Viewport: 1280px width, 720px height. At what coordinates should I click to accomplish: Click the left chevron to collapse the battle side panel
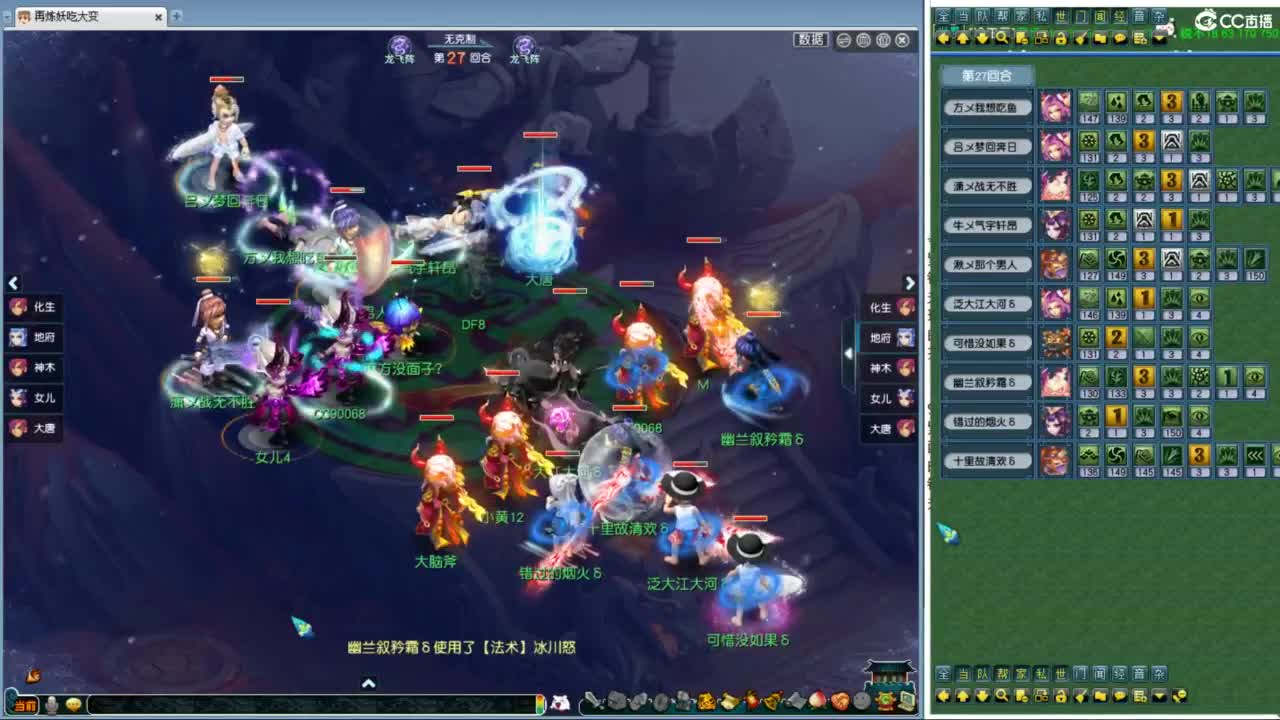click(x=13, y=283)
